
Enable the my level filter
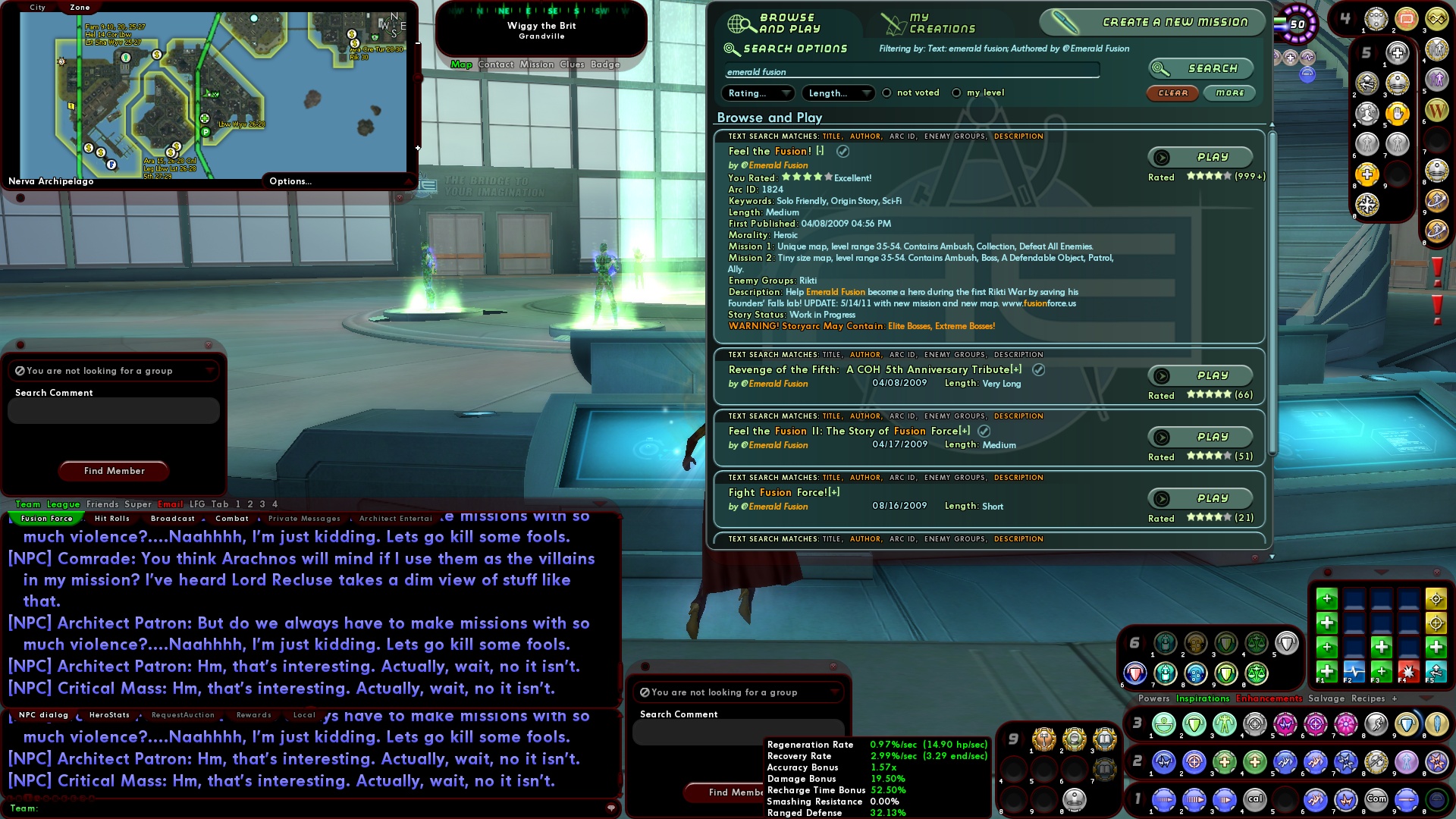click(x=958, y=93)
